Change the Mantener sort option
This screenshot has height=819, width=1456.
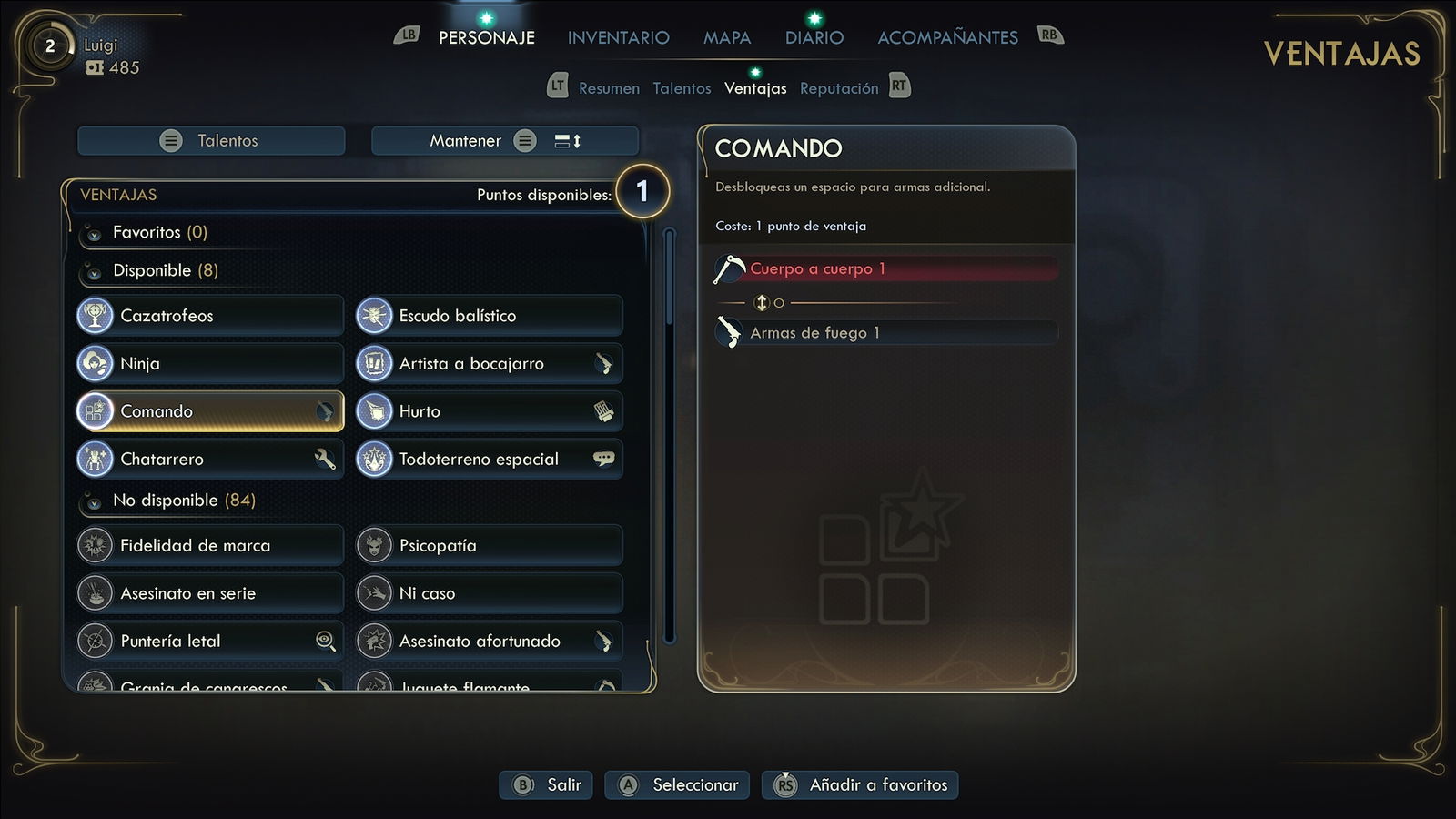[x=504, y=141]
